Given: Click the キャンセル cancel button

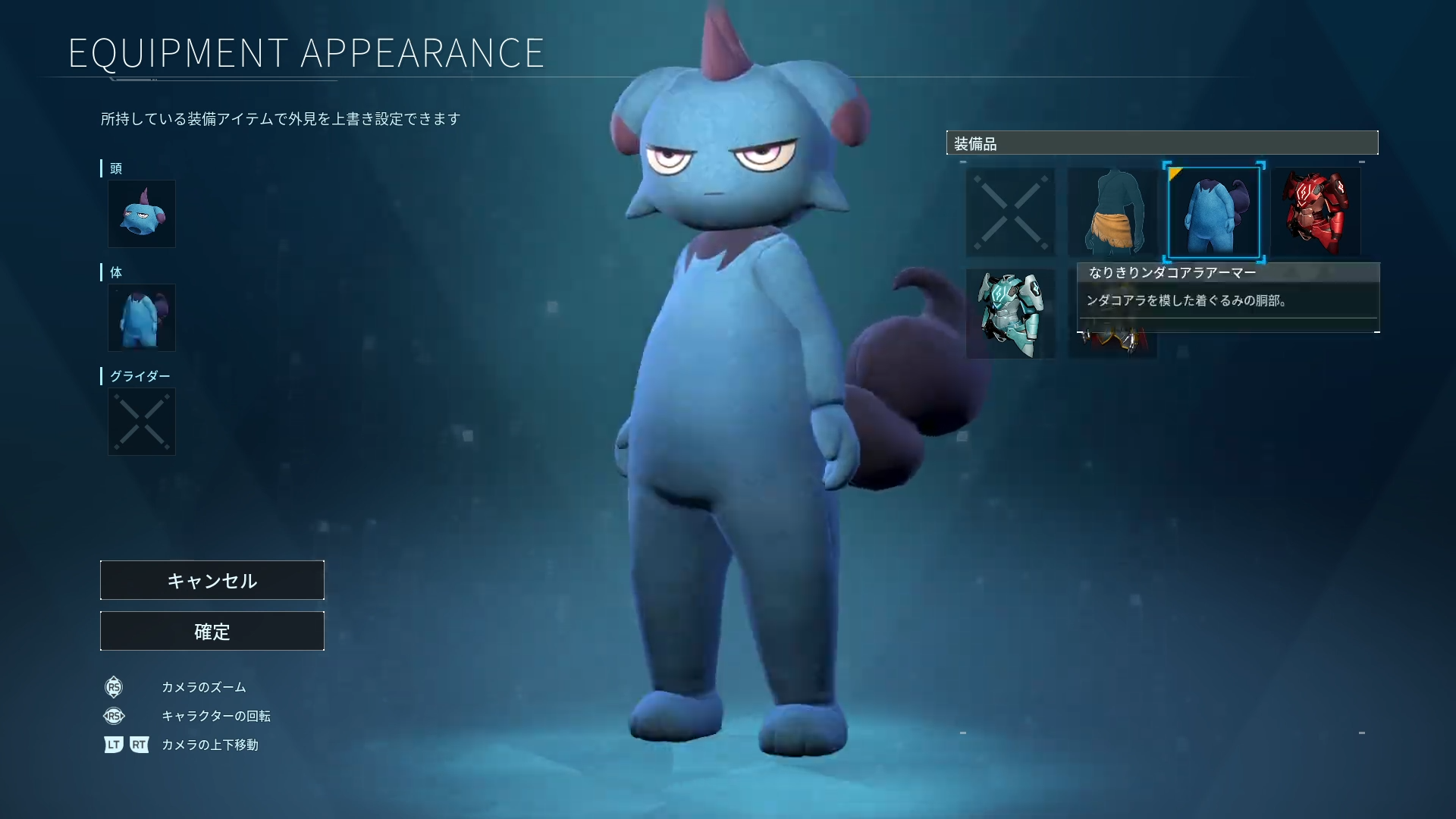Looking at the screenshot, I should (212, 580).
